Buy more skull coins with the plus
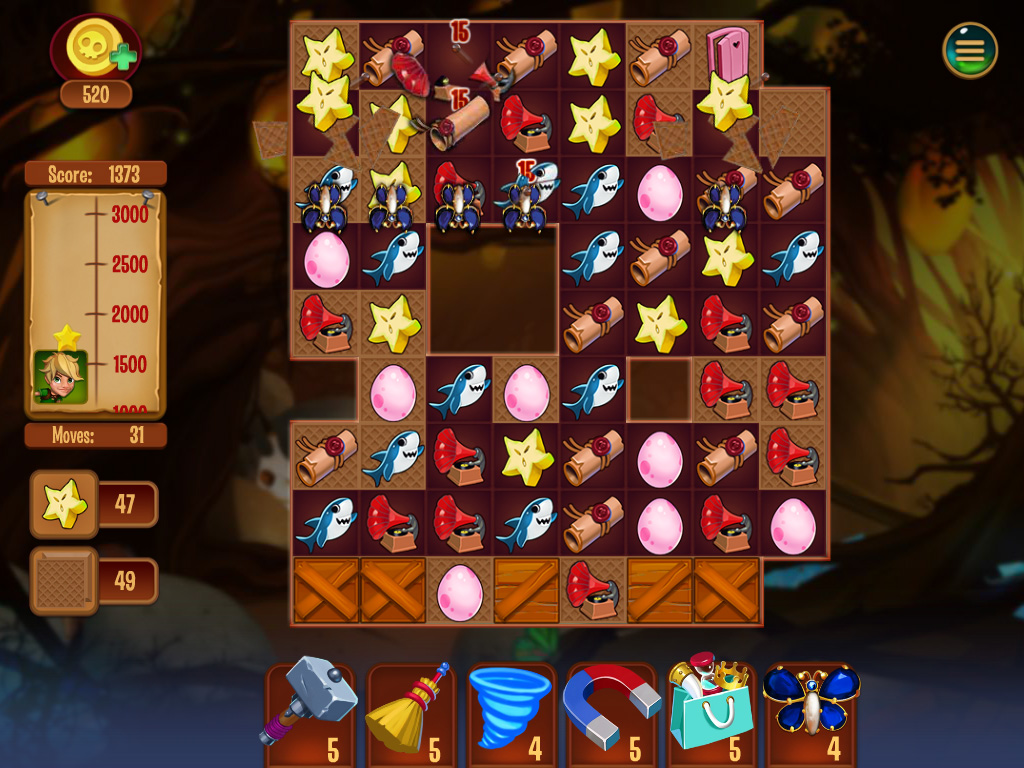1024x768 pixels. coord(123,56)
